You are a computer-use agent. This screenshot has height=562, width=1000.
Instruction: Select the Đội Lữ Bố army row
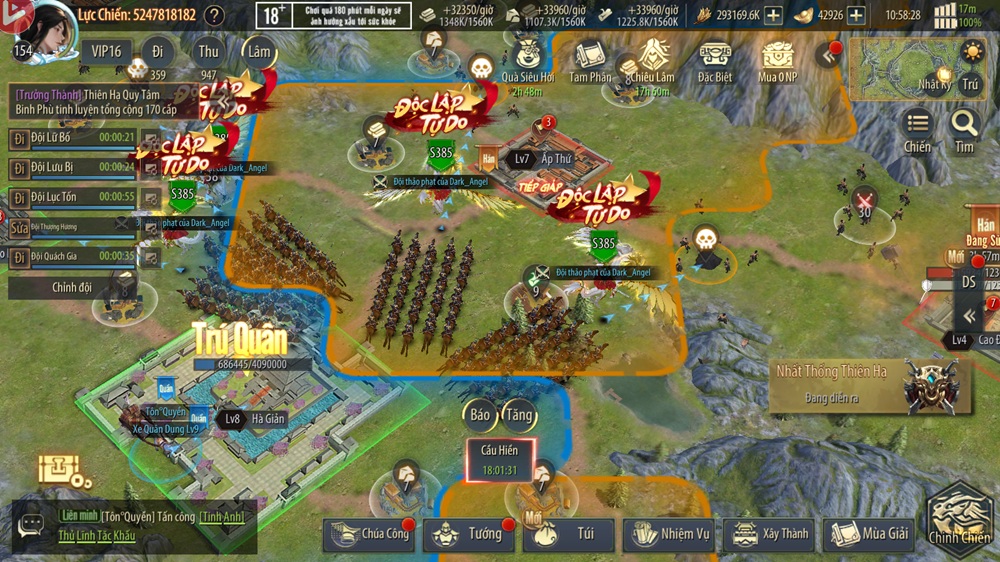pyautogui.click(x=72, y=138)
